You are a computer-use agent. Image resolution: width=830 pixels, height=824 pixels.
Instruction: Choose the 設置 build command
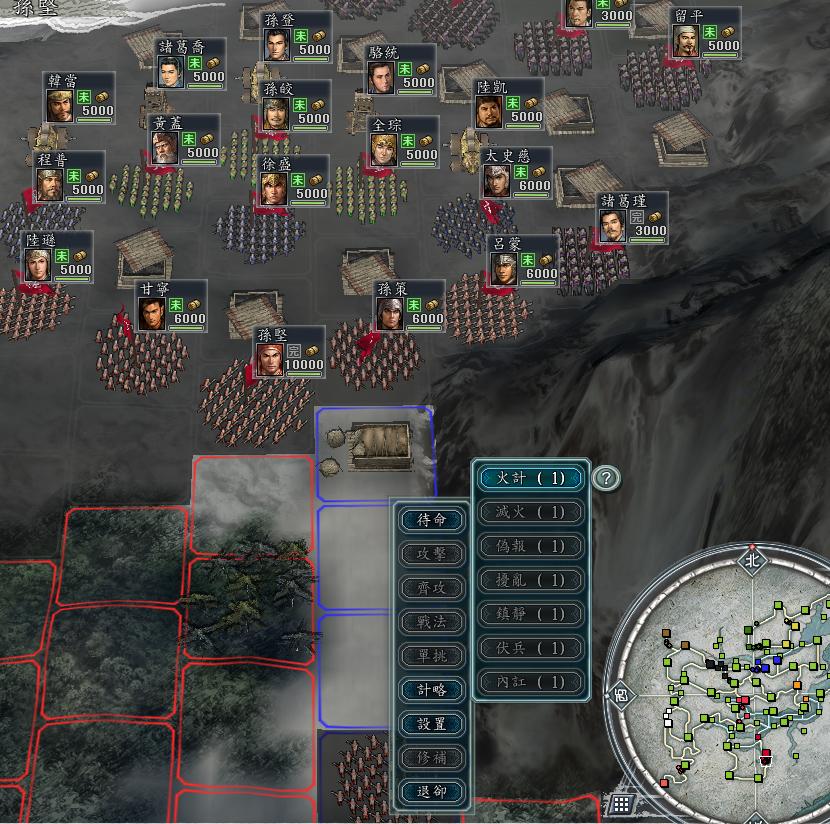[x=432, y=724]
